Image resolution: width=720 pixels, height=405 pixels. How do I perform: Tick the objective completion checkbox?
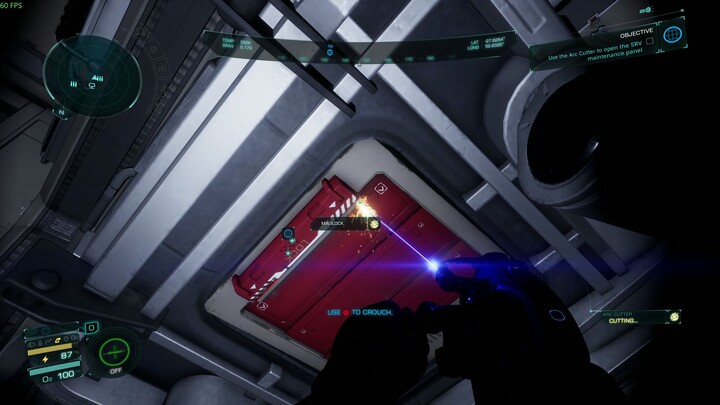tap(650, 42)
